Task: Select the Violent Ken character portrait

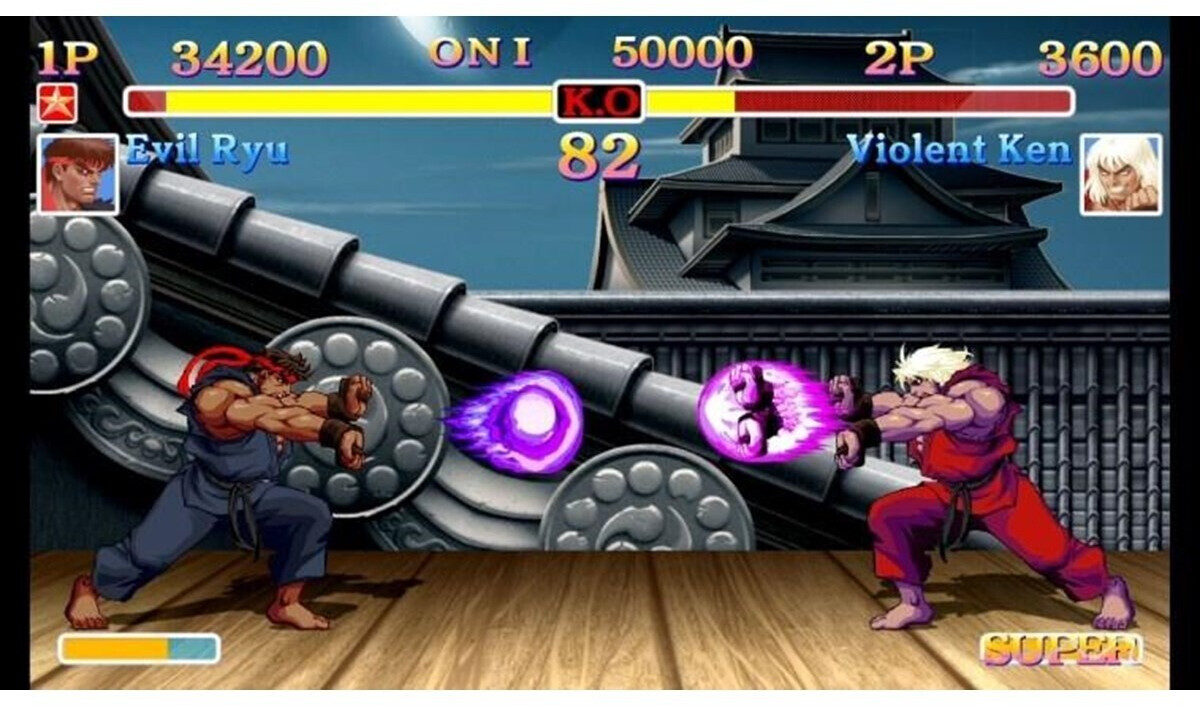Action: click(x=1120, y=174)
